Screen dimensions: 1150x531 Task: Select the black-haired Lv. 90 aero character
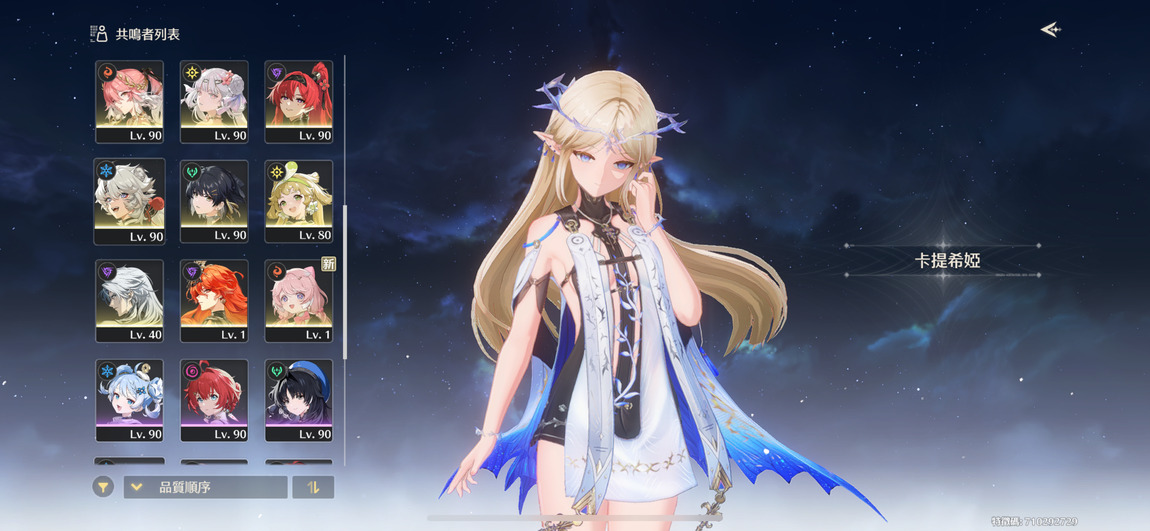pos(214,201)
